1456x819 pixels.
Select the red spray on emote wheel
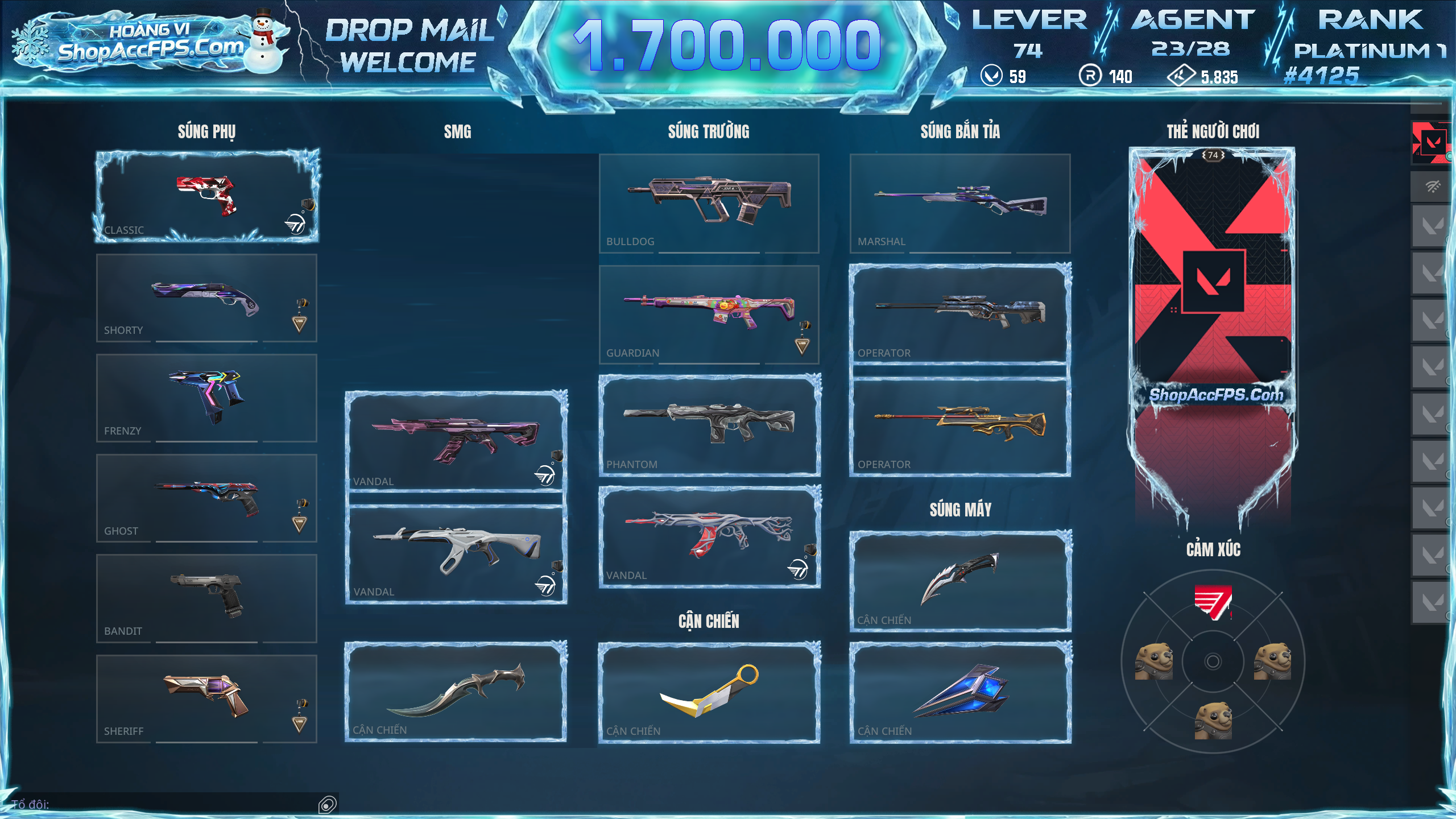click(1213, 602)
